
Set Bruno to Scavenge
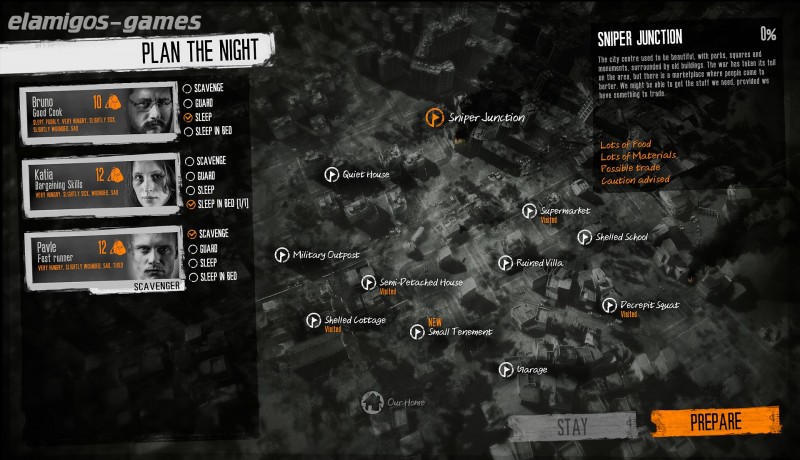click(x=188, y=88)
